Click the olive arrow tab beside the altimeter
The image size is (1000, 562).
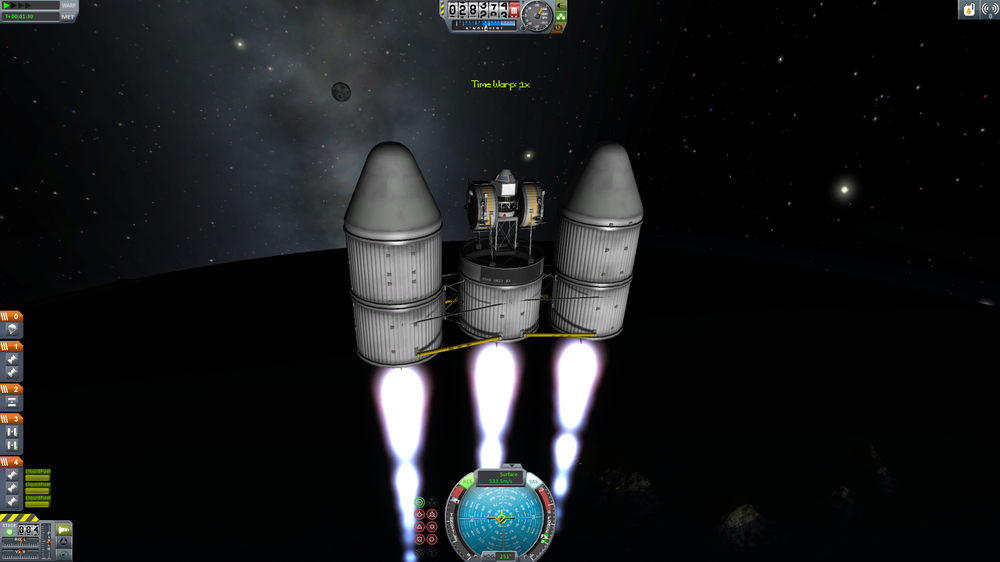[563, 6]
